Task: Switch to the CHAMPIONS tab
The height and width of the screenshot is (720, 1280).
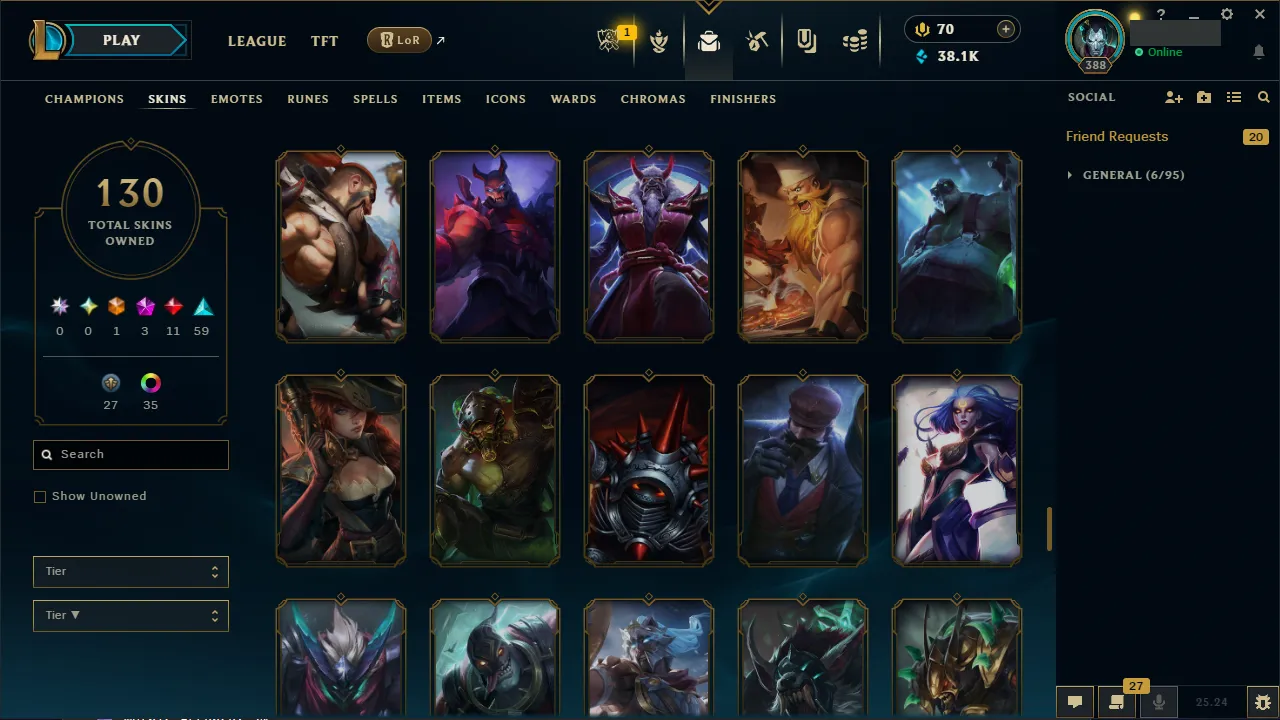Action: pyautogui.click(x=84, y=99)
